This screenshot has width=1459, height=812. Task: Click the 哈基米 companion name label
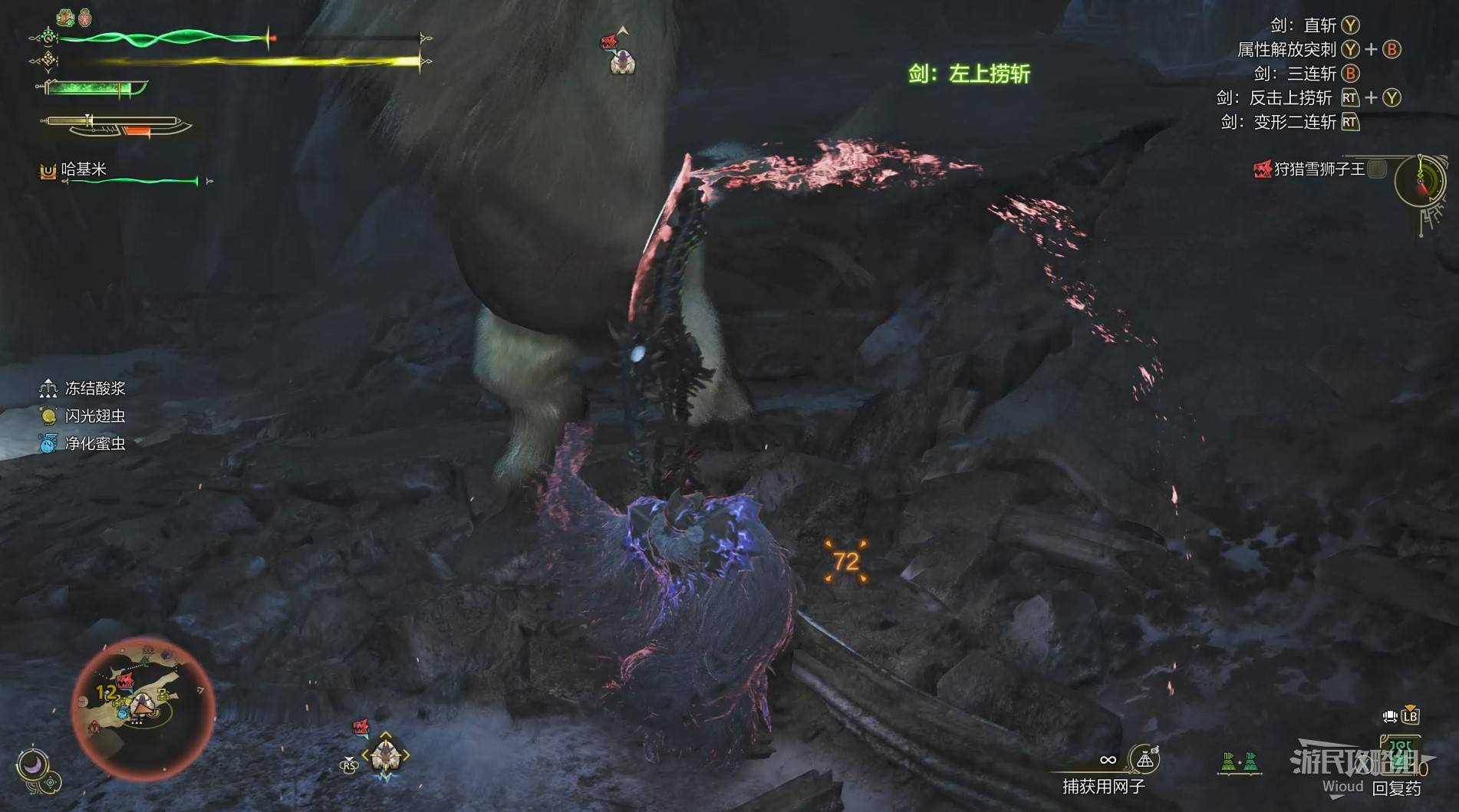tap(83, 169)
